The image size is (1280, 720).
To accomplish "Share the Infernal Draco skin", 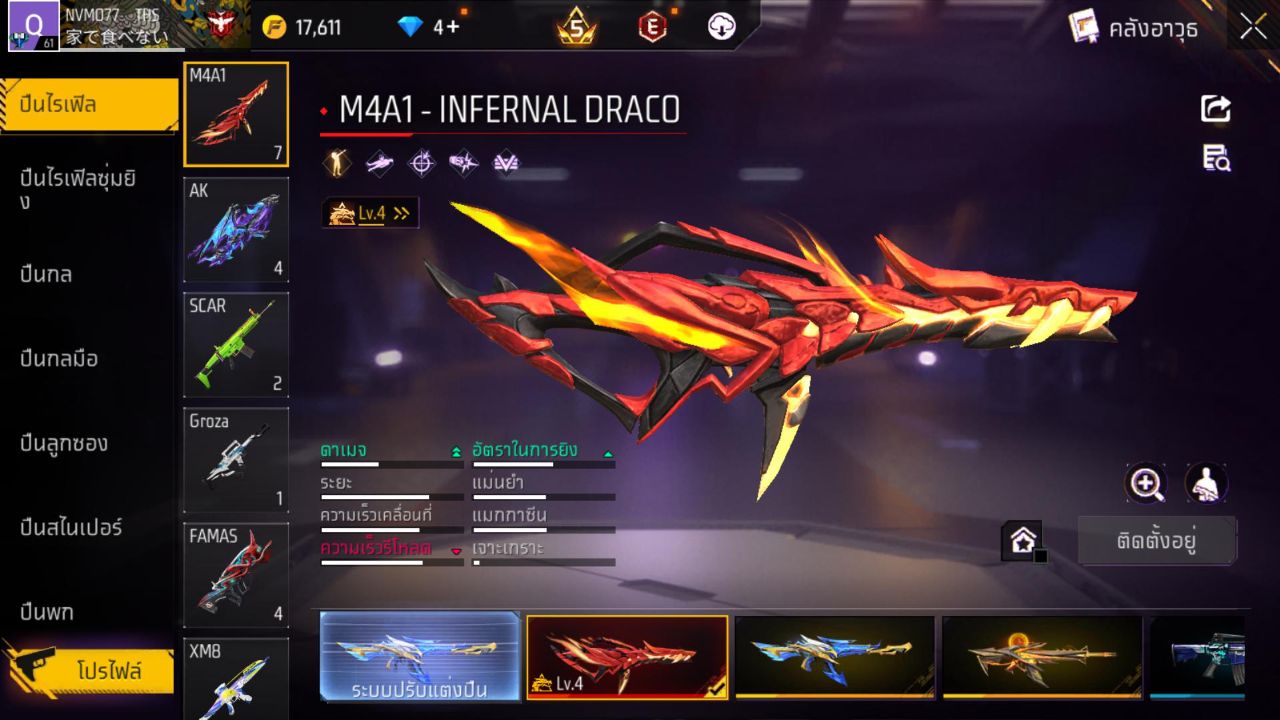I will pyautogui.click(x=1216, y=108).
